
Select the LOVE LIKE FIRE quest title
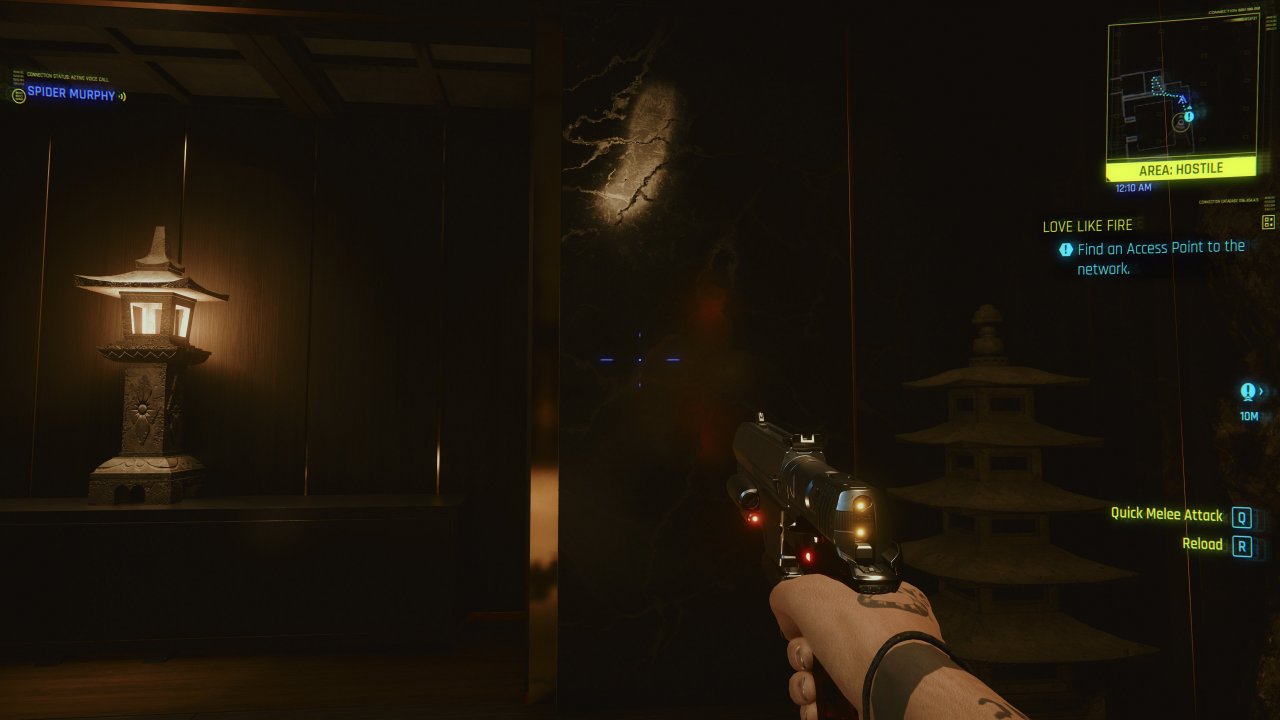[1090, 225]
